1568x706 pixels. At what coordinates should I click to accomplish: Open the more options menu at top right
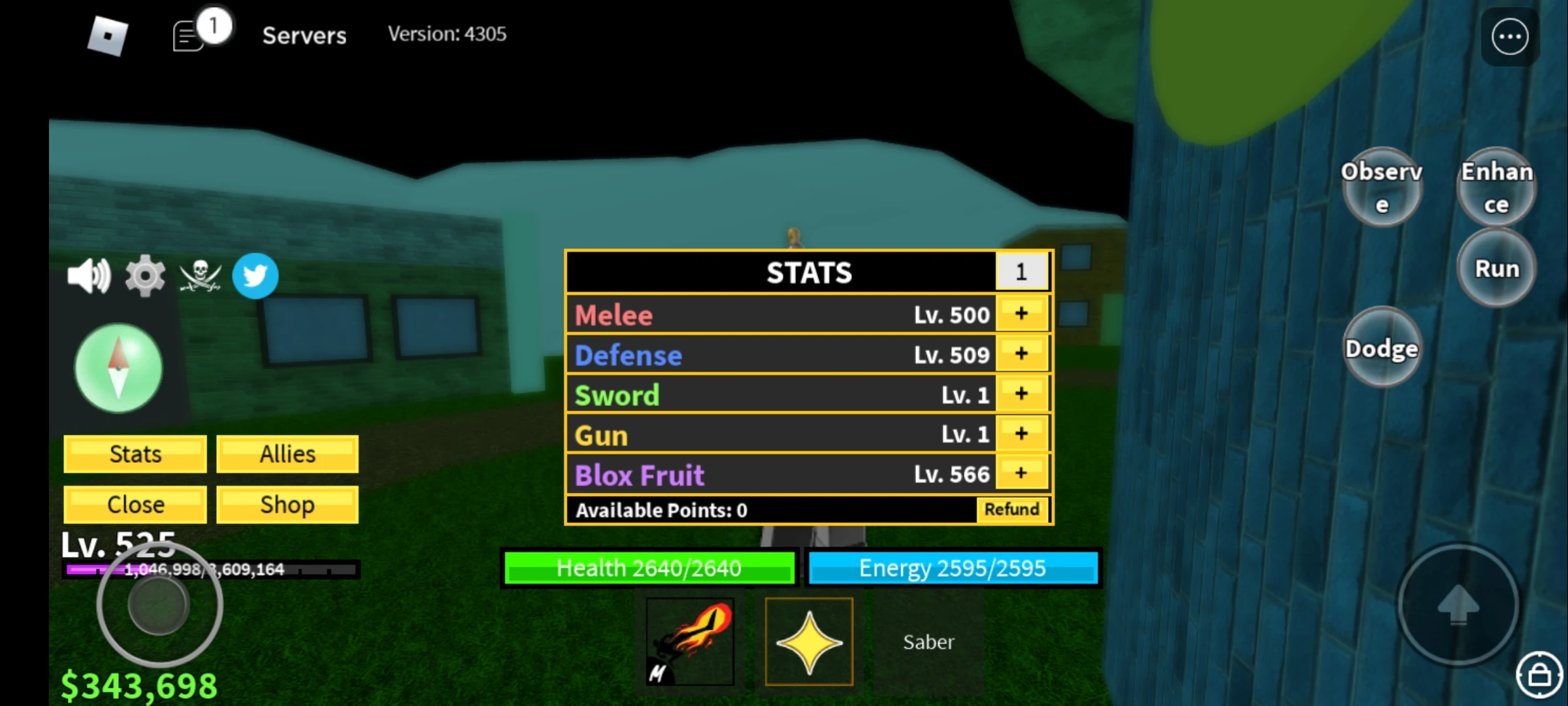point(1509,37)
